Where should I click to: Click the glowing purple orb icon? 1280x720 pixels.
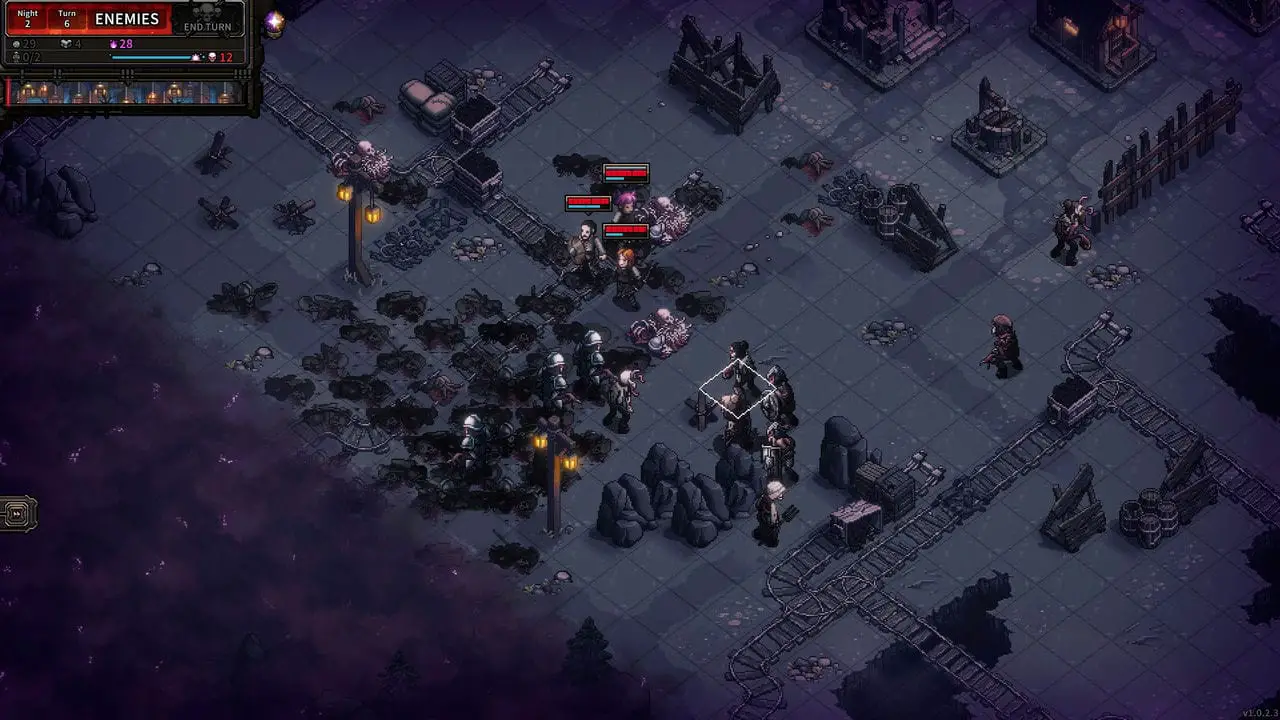tap(274, 22)
